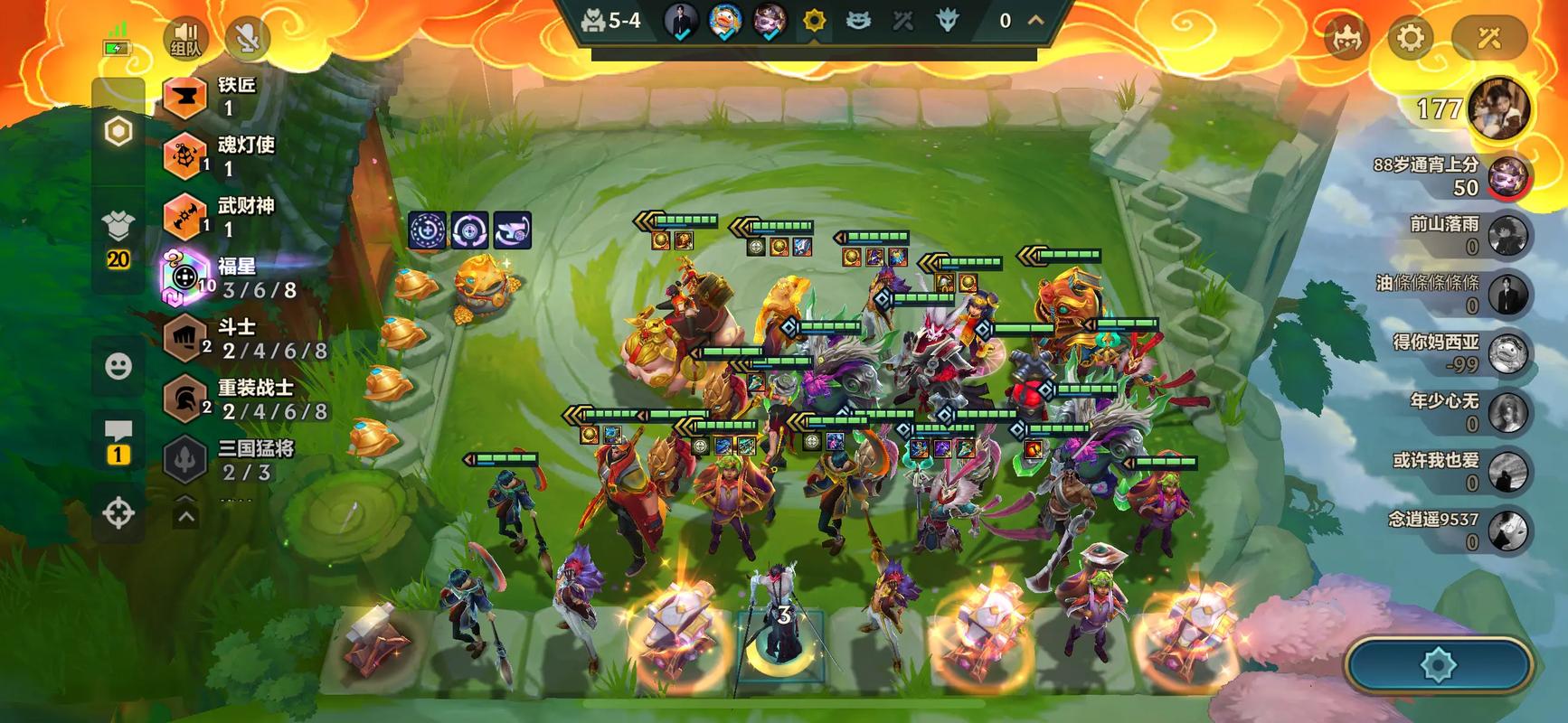
Task: Expand the stage tracker caret arrow
Action: [1035, 20]
